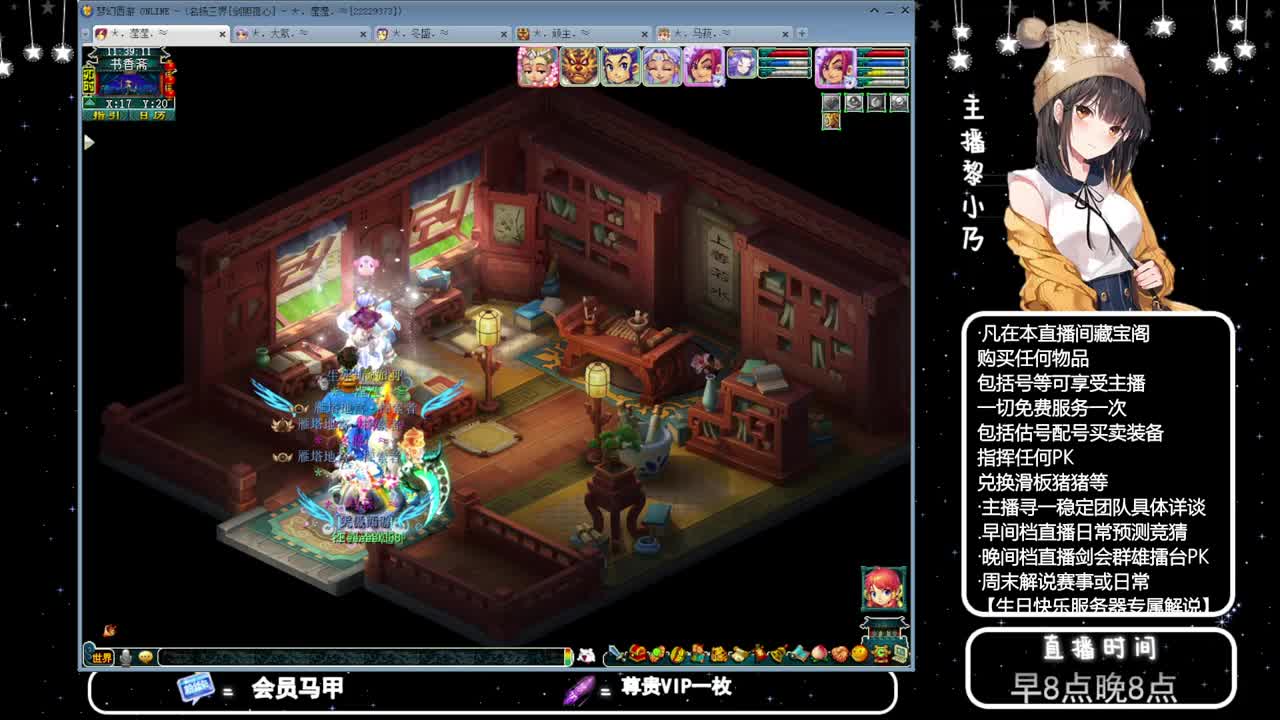Expand the small arrow on left screen edge
Image resolution: width=1280 pixels, height=720 pixels.
pyautogui.click(x=89, y=143)
